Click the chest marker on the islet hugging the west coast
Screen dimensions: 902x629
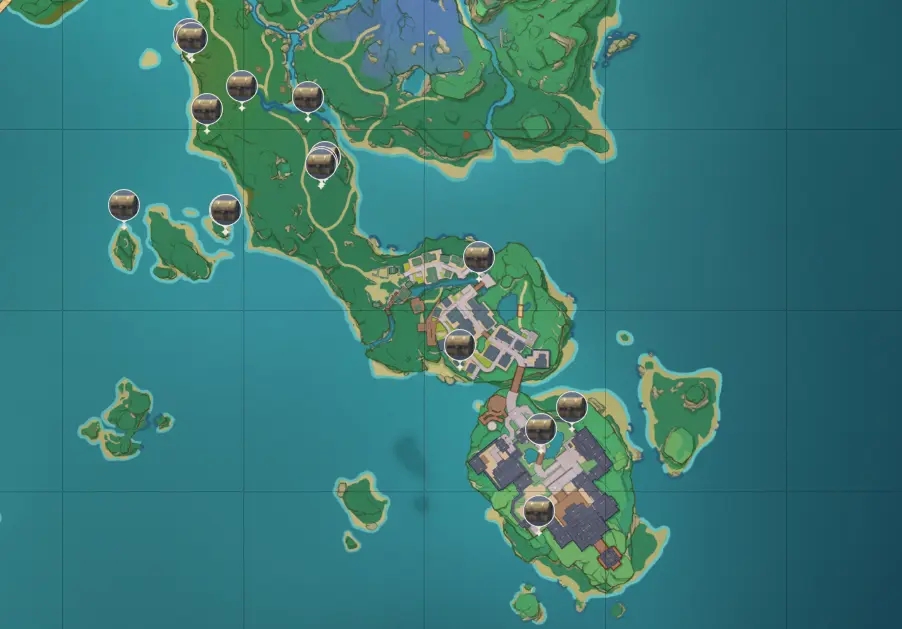(x=225, y=210)
